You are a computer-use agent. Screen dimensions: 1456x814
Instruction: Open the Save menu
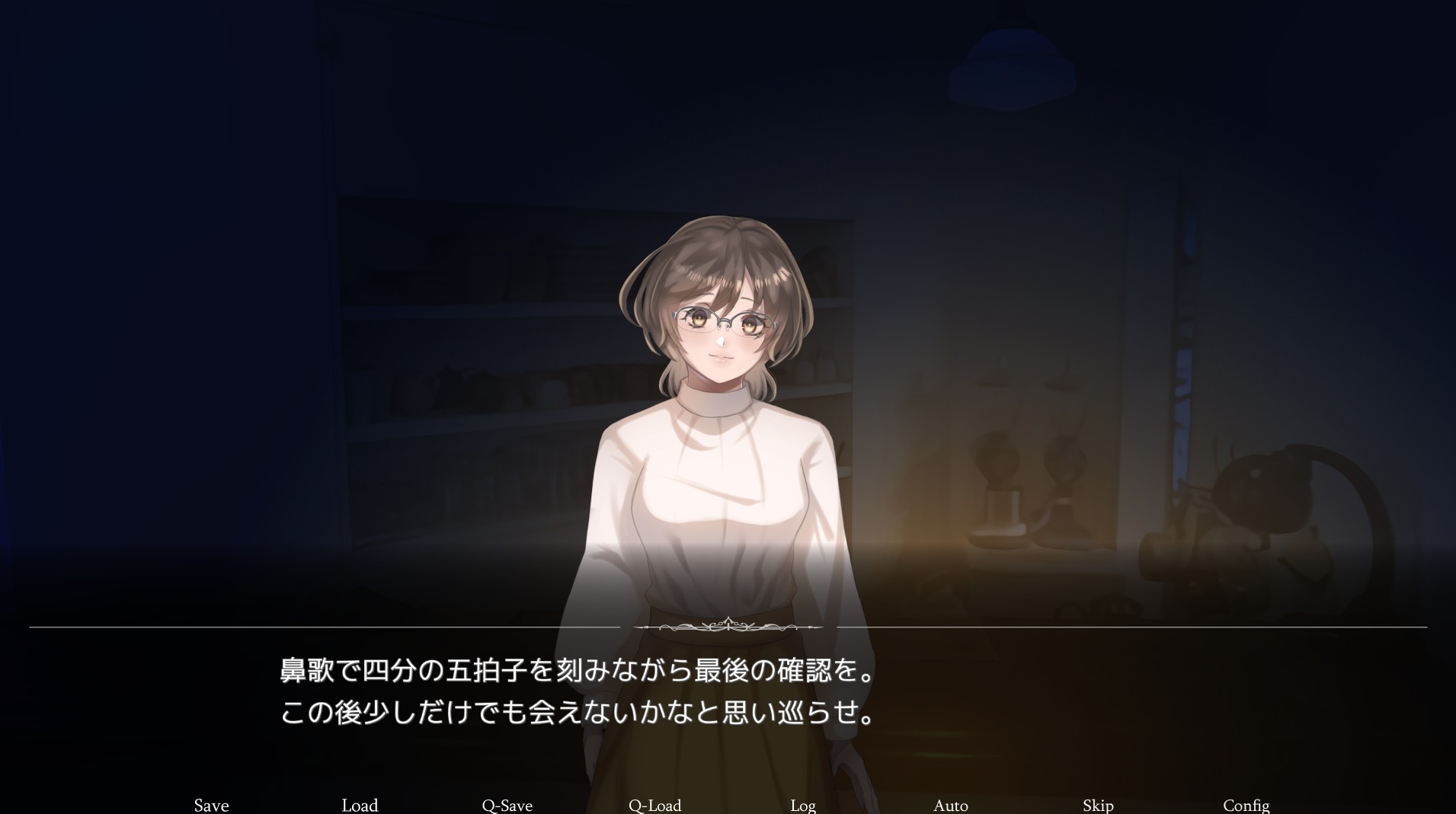tap(211, 805)
